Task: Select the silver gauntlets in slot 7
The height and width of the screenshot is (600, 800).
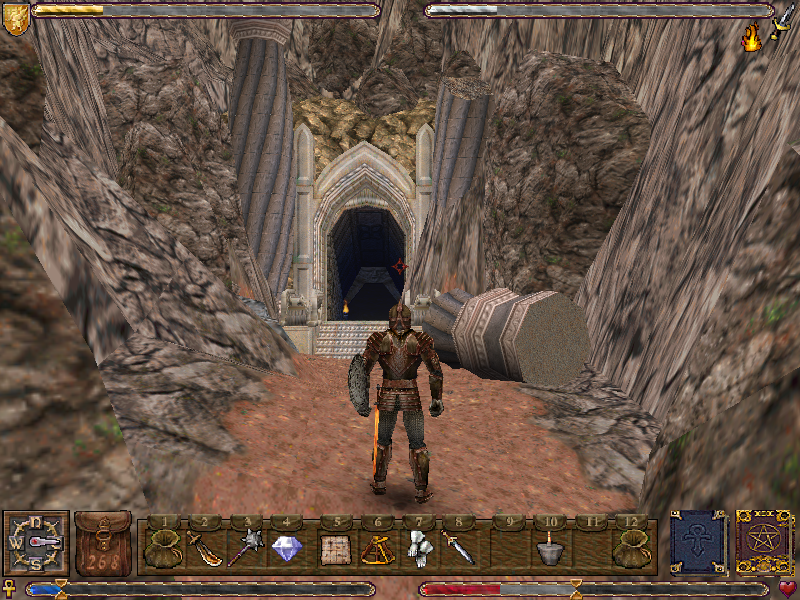Action: click(418, 548)
